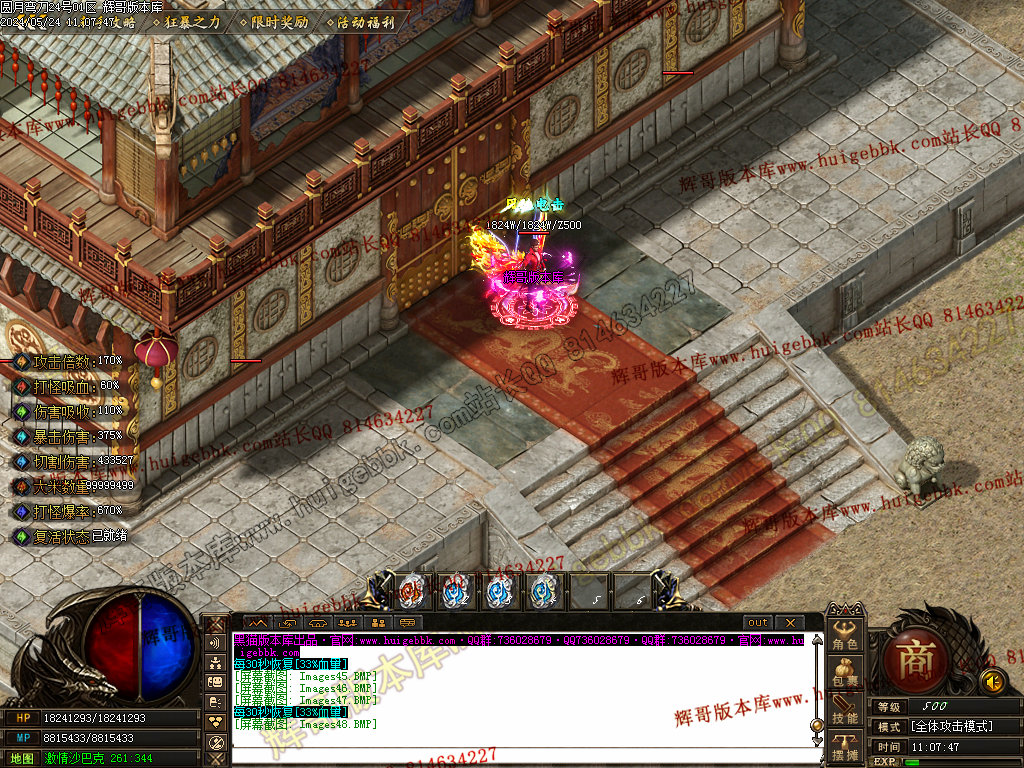Click the chat 'out' button

pos(759,622)
